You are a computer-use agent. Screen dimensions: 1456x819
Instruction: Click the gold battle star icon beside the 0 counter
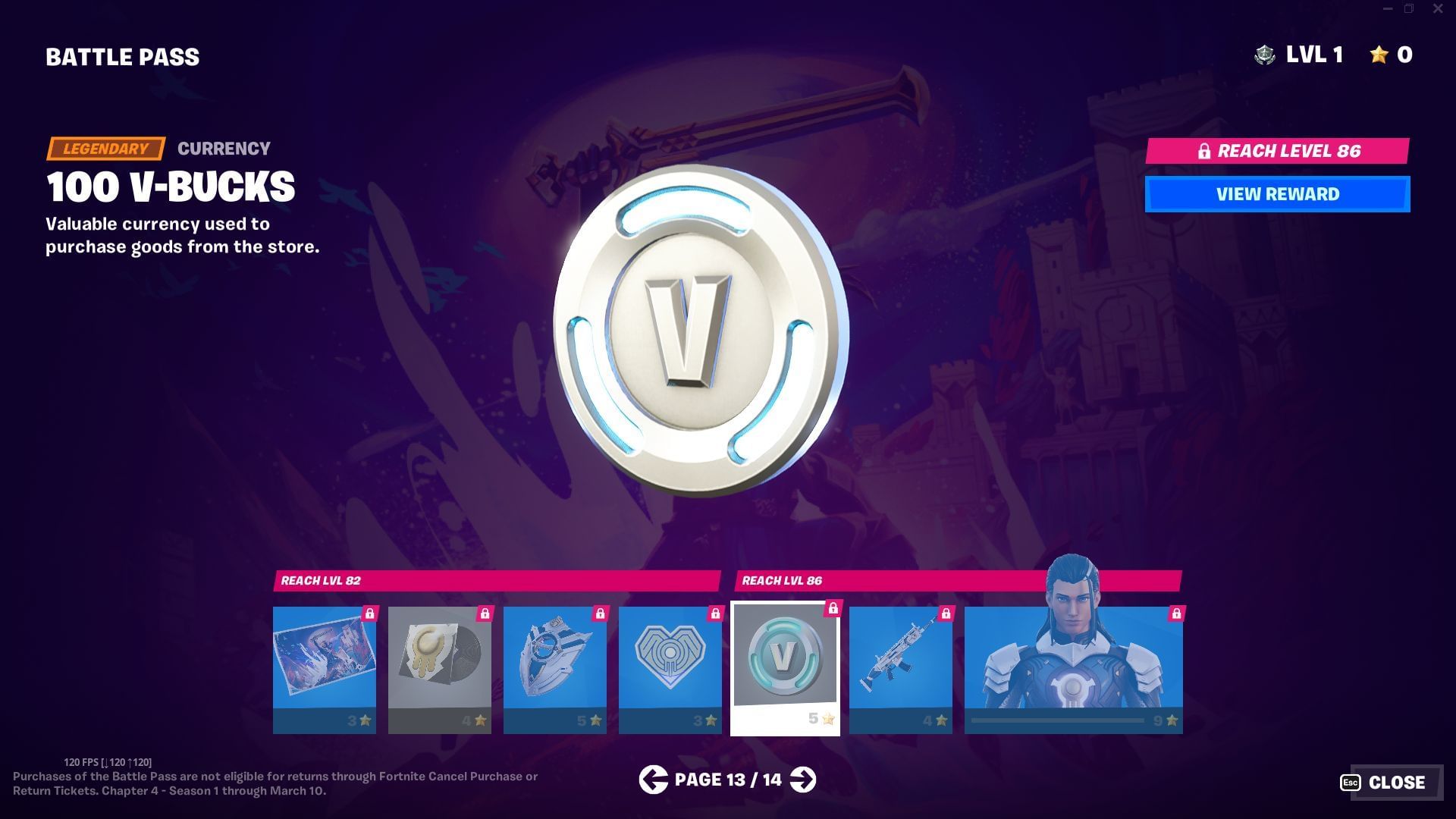[1375, 54]
